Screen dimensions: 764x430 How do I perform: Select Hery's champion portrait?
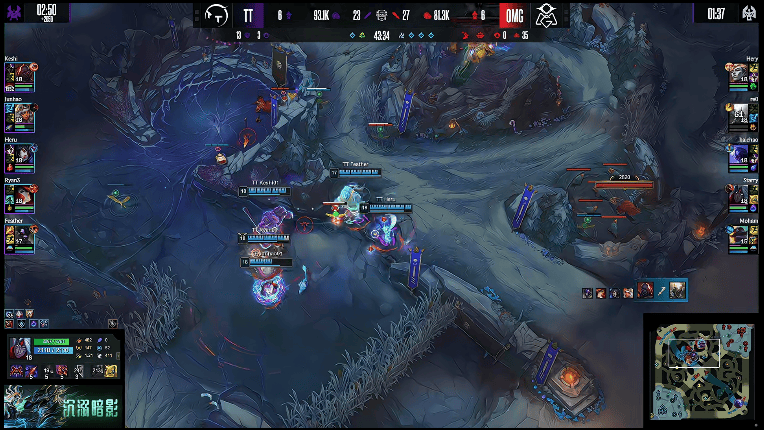pyautogui.click(x=741, y=77)
